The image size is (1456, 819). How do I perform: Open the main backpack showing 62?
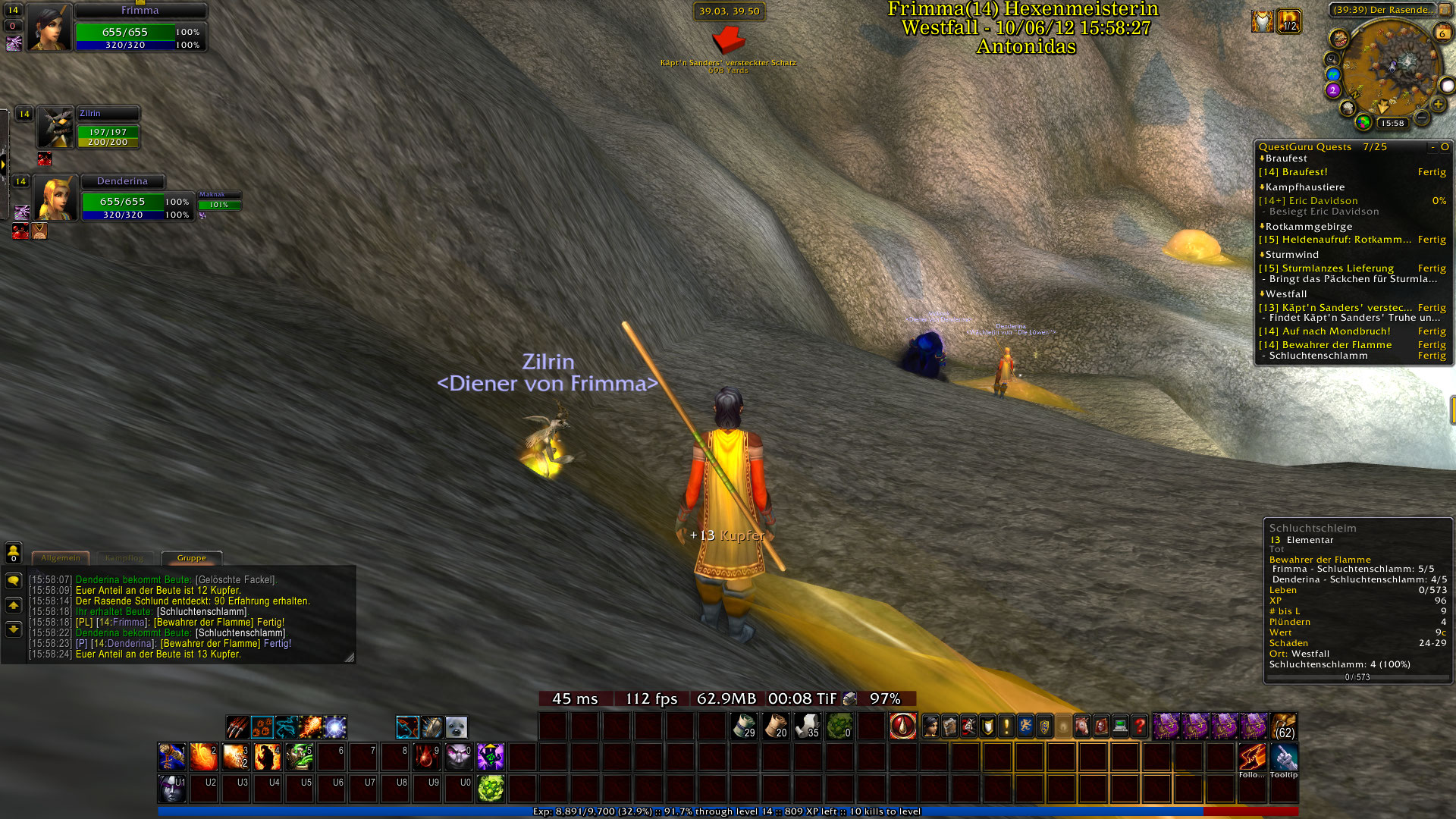coord(1284,726)
